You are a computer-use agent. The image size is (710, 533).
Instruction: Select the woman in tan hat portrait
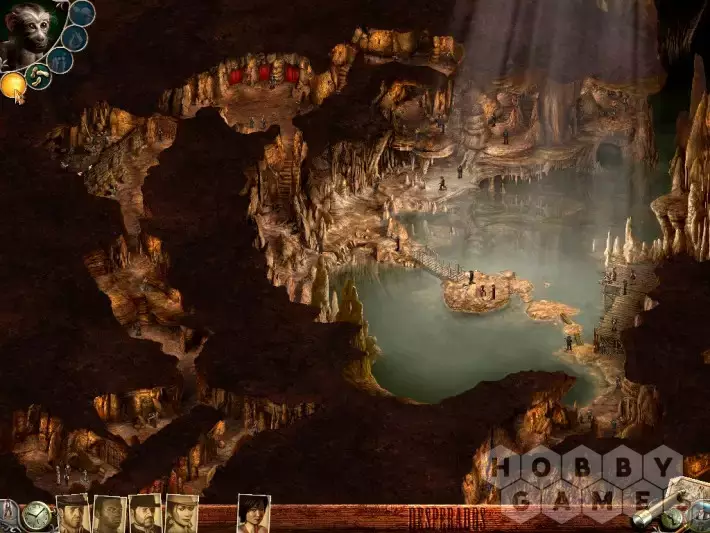coord(181,514)
